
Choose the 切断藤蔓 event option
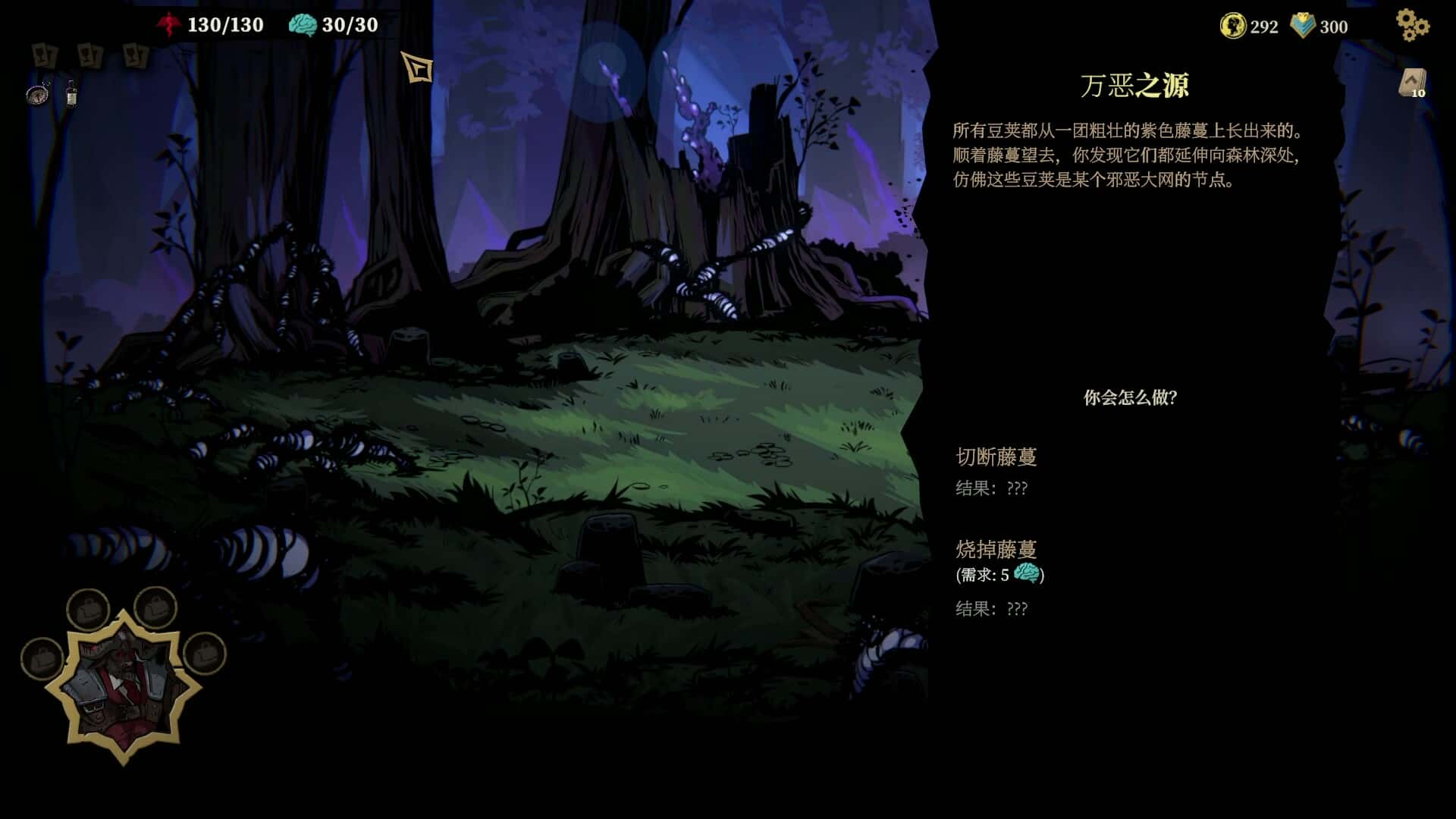click(997, 457)
